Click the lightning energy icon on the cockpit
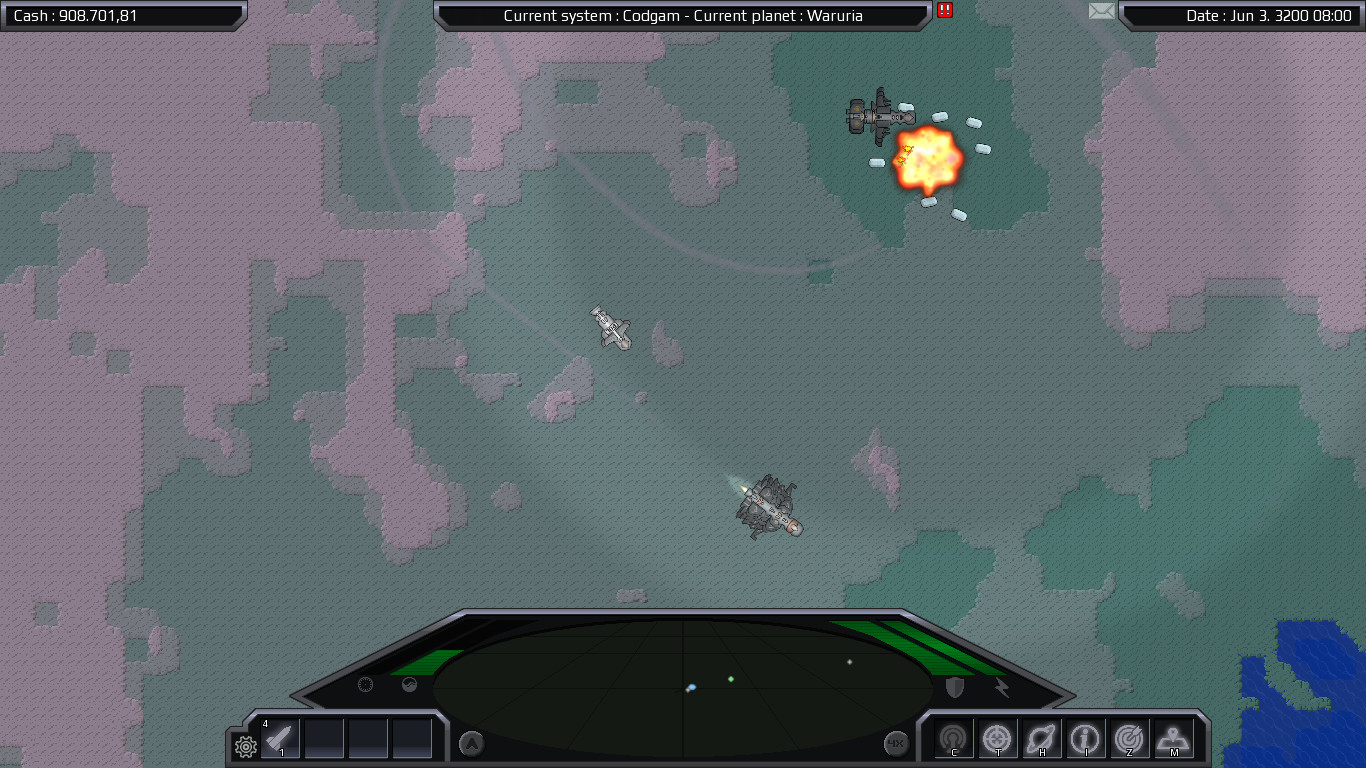The width and height of the screenshot is (1366, 768). coord(1000,685)
